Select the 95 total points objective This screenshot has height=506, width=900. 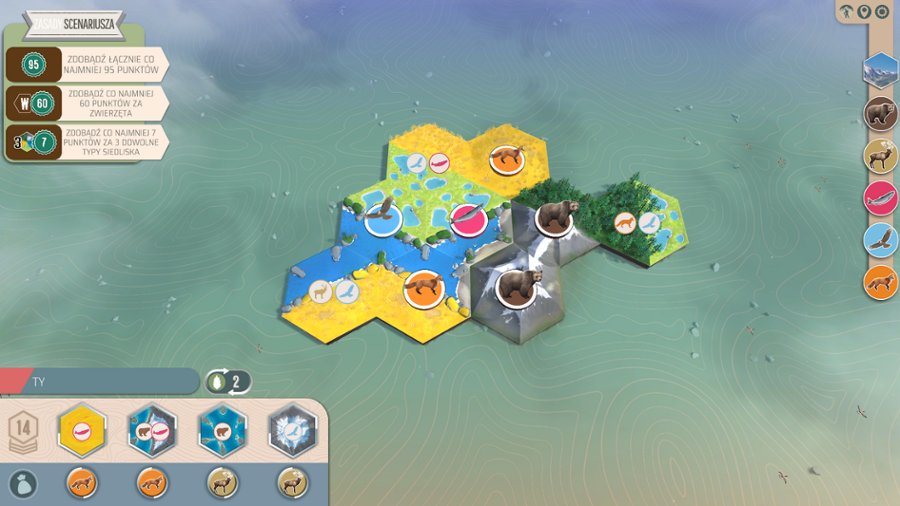pyautogui.click(x=90, y=63)
